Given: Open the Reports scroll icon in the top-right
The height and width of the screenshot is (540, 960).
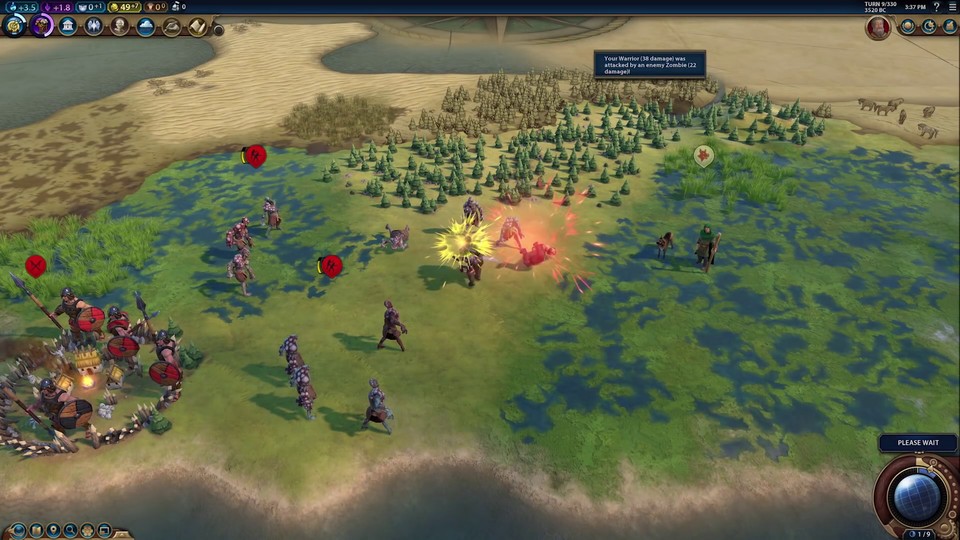Looking at the screenshot, I should [x=949, y=27].
